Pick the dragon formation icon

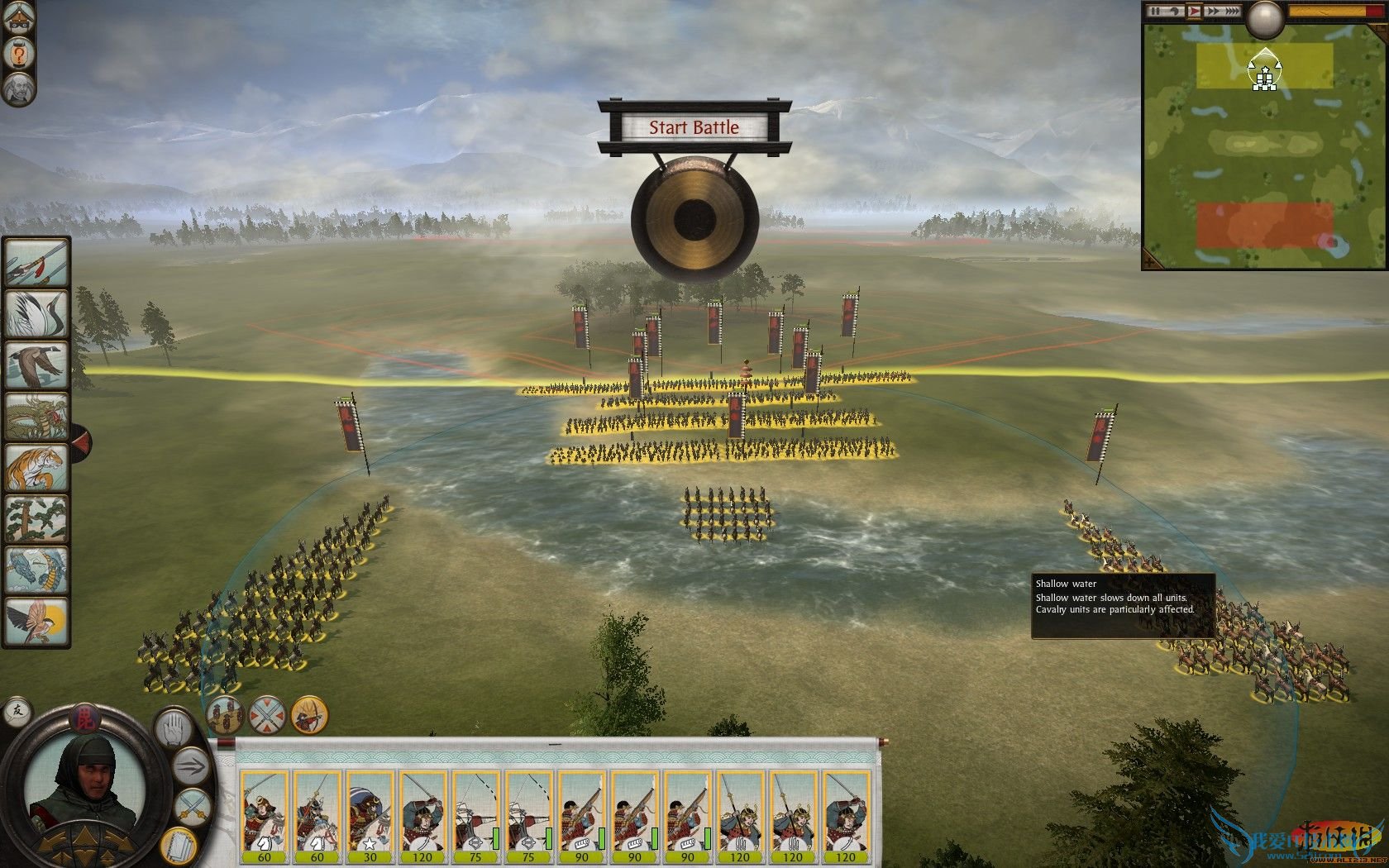coord(36,417)
